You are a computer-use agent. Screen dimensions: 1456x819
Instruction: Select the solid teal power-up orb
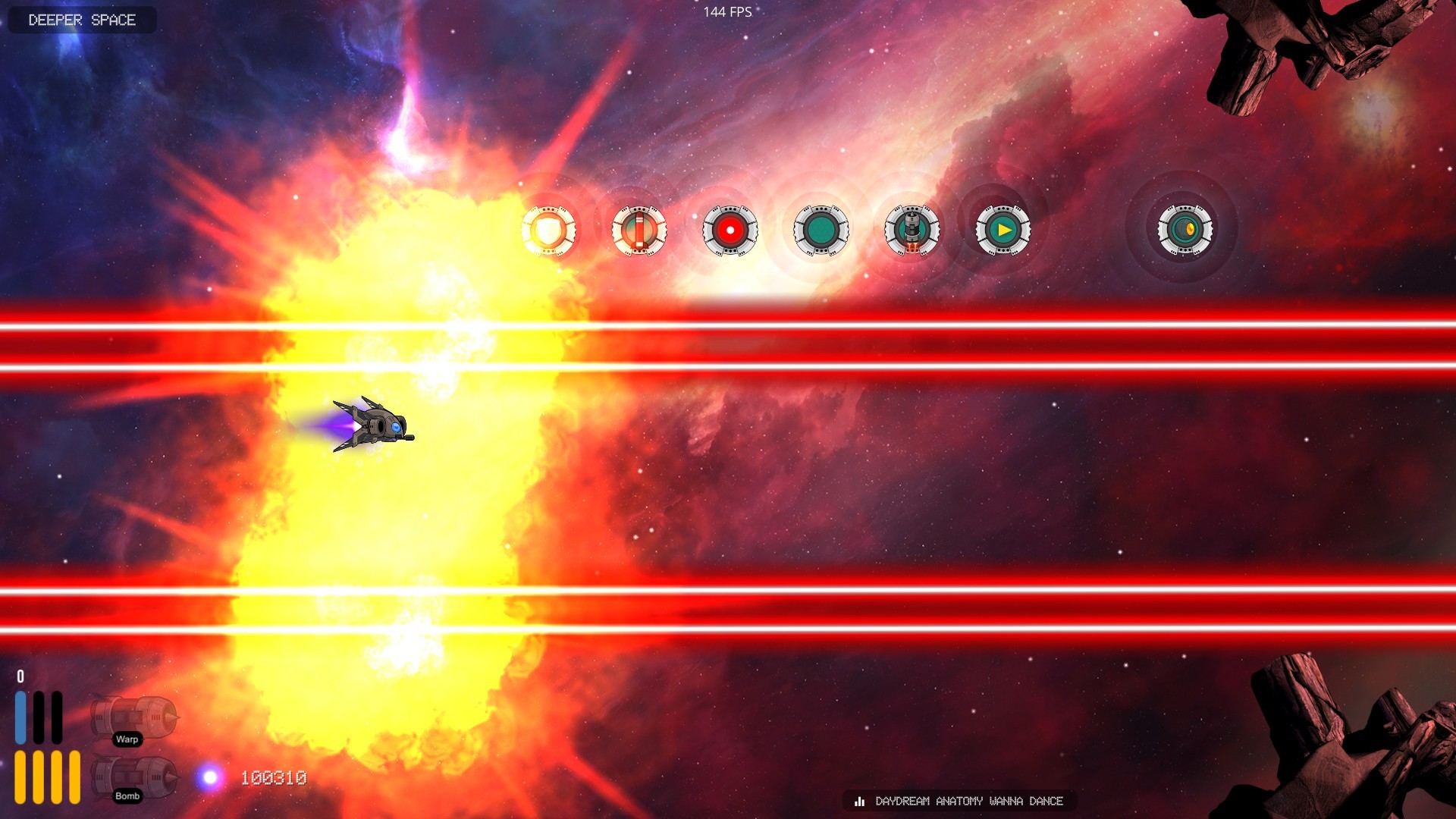click(x=821, y=230)
